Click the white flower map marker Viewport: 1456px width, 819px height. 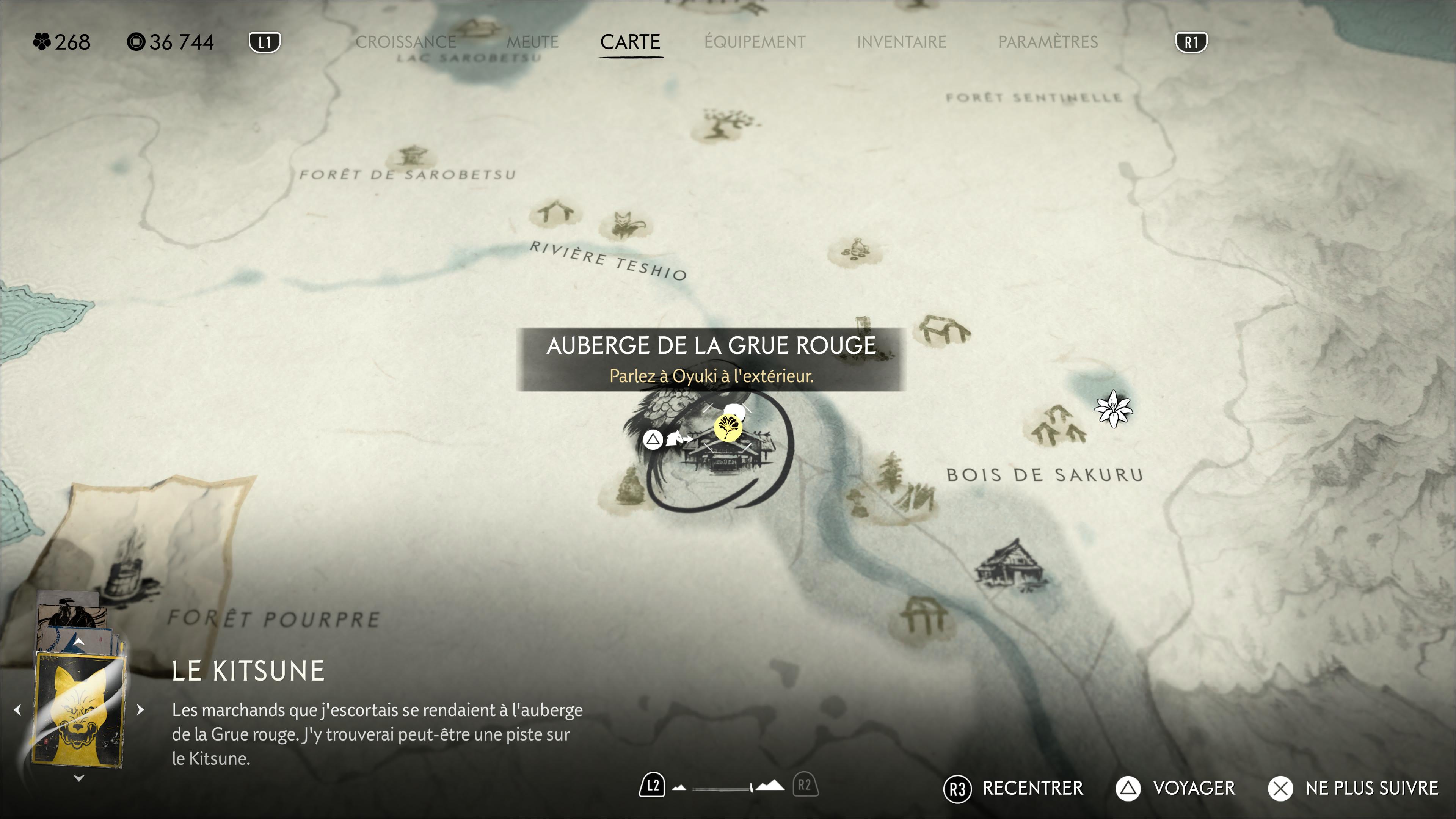(1113, 409)
